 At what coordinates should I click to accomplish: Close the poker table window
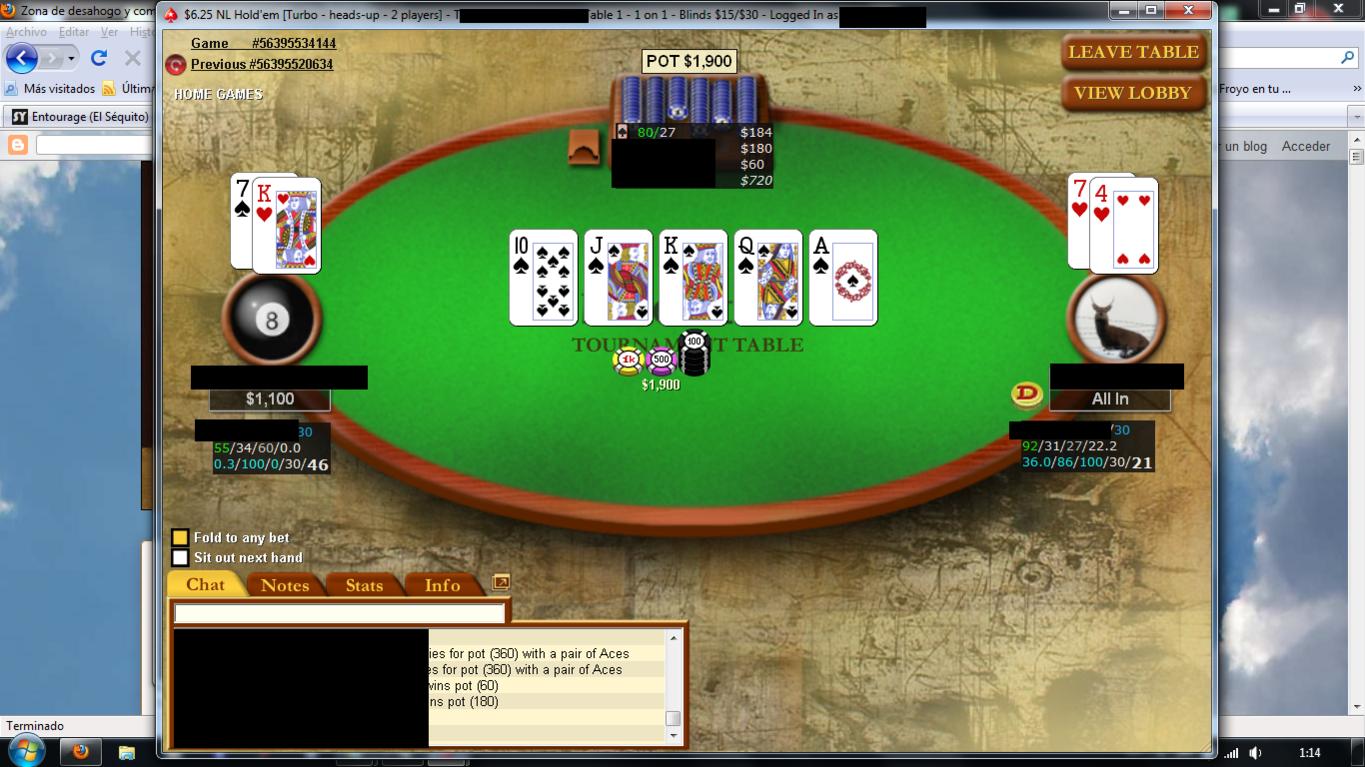tap(1188, 10)
